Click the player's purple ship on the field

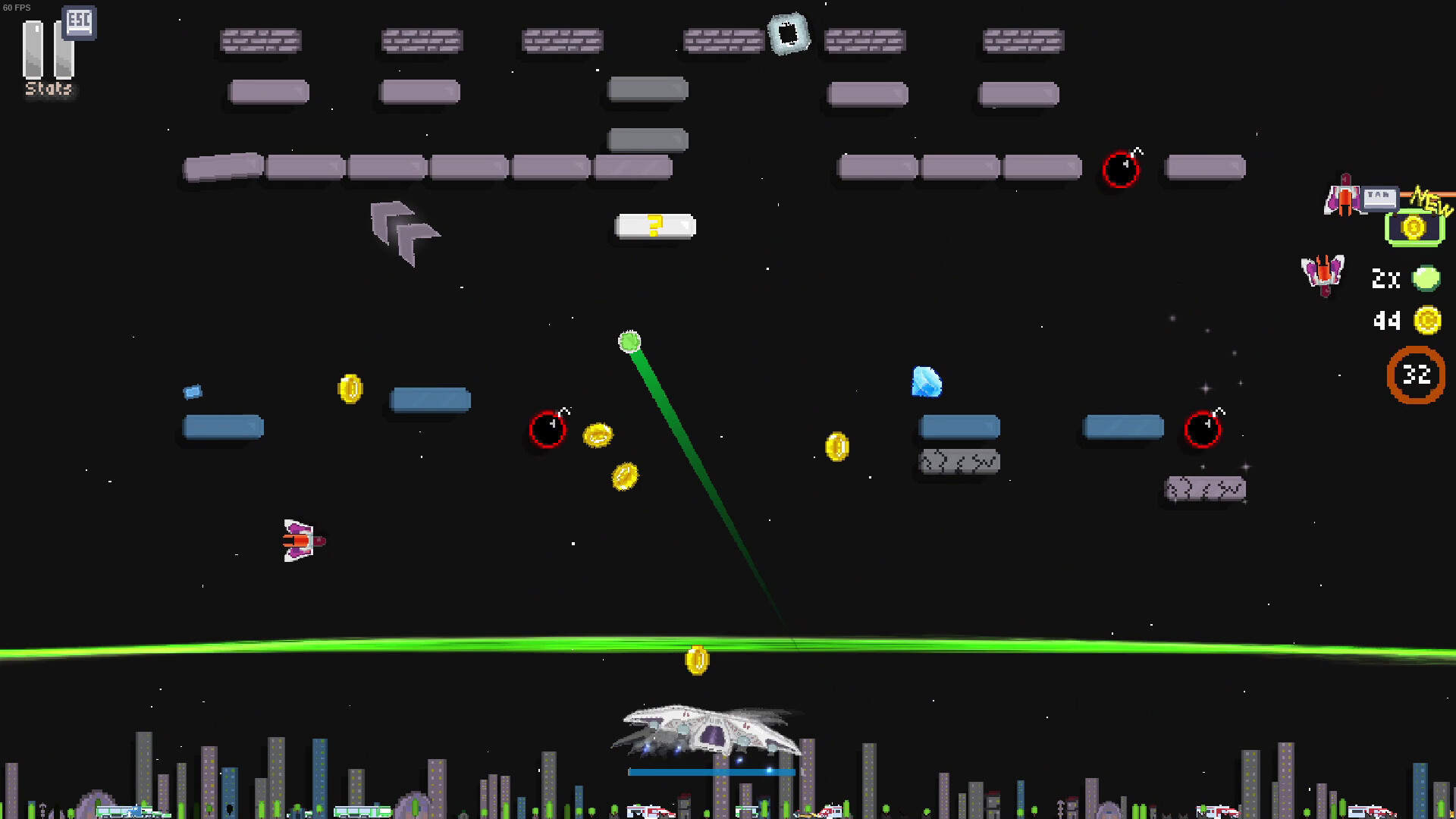point(300,538)
